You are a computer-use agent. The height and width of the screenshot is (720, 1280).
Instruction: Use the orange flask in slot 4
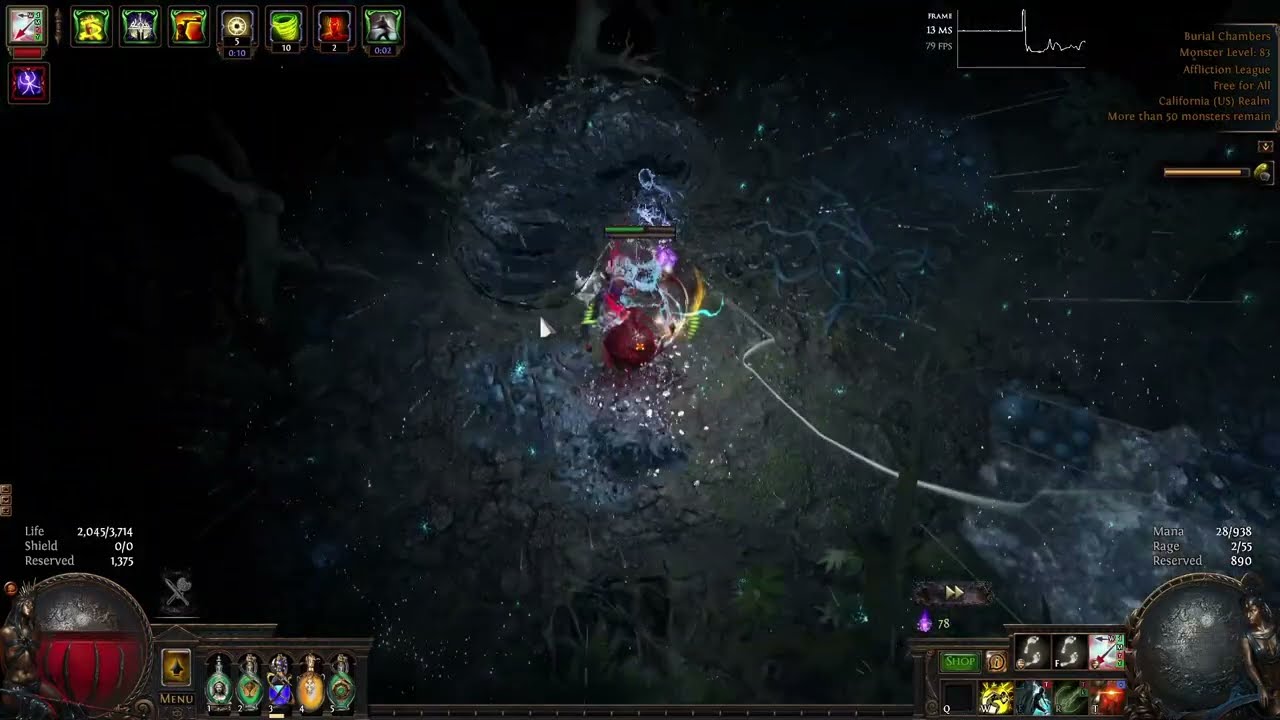click(311, 684)
